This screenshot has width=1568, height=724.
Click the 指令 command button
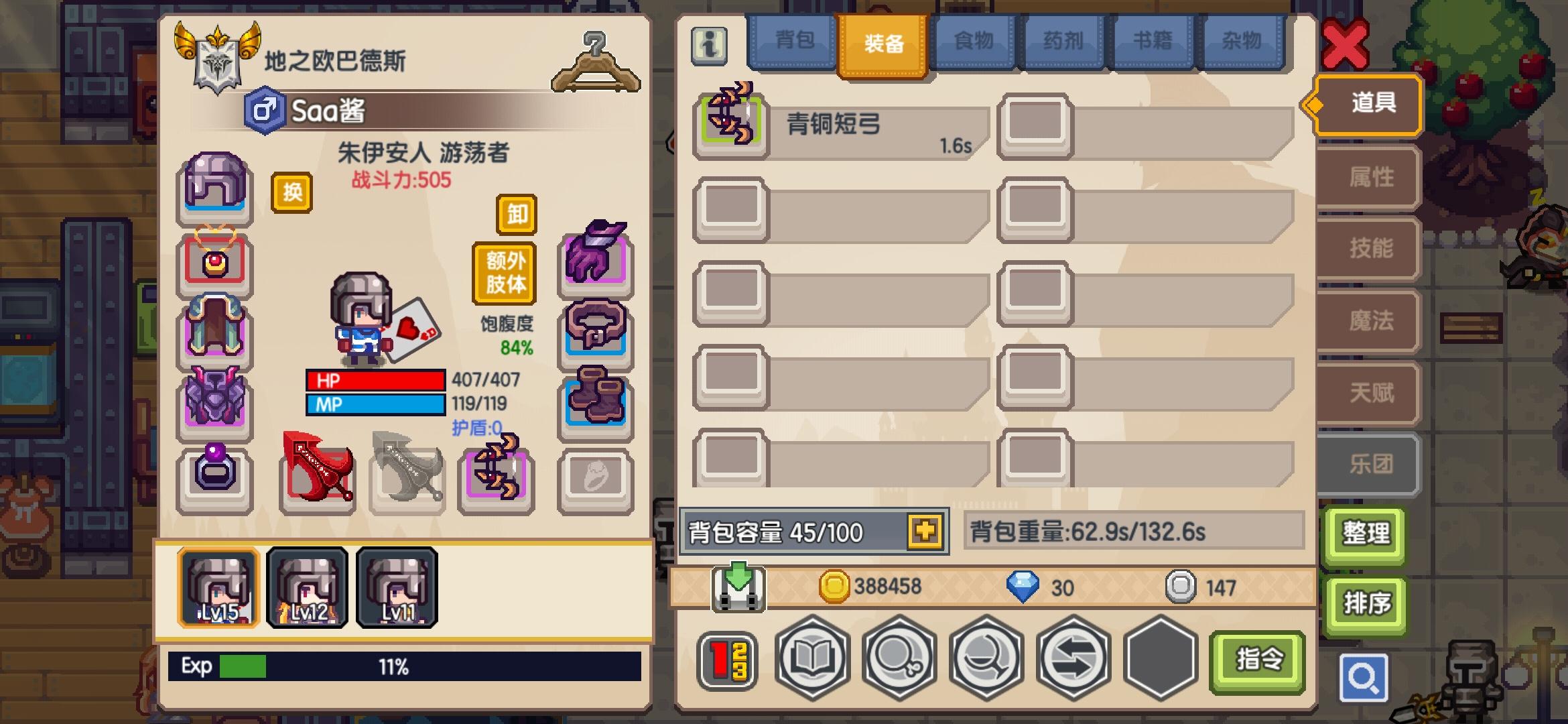[x=1256, y=660]
